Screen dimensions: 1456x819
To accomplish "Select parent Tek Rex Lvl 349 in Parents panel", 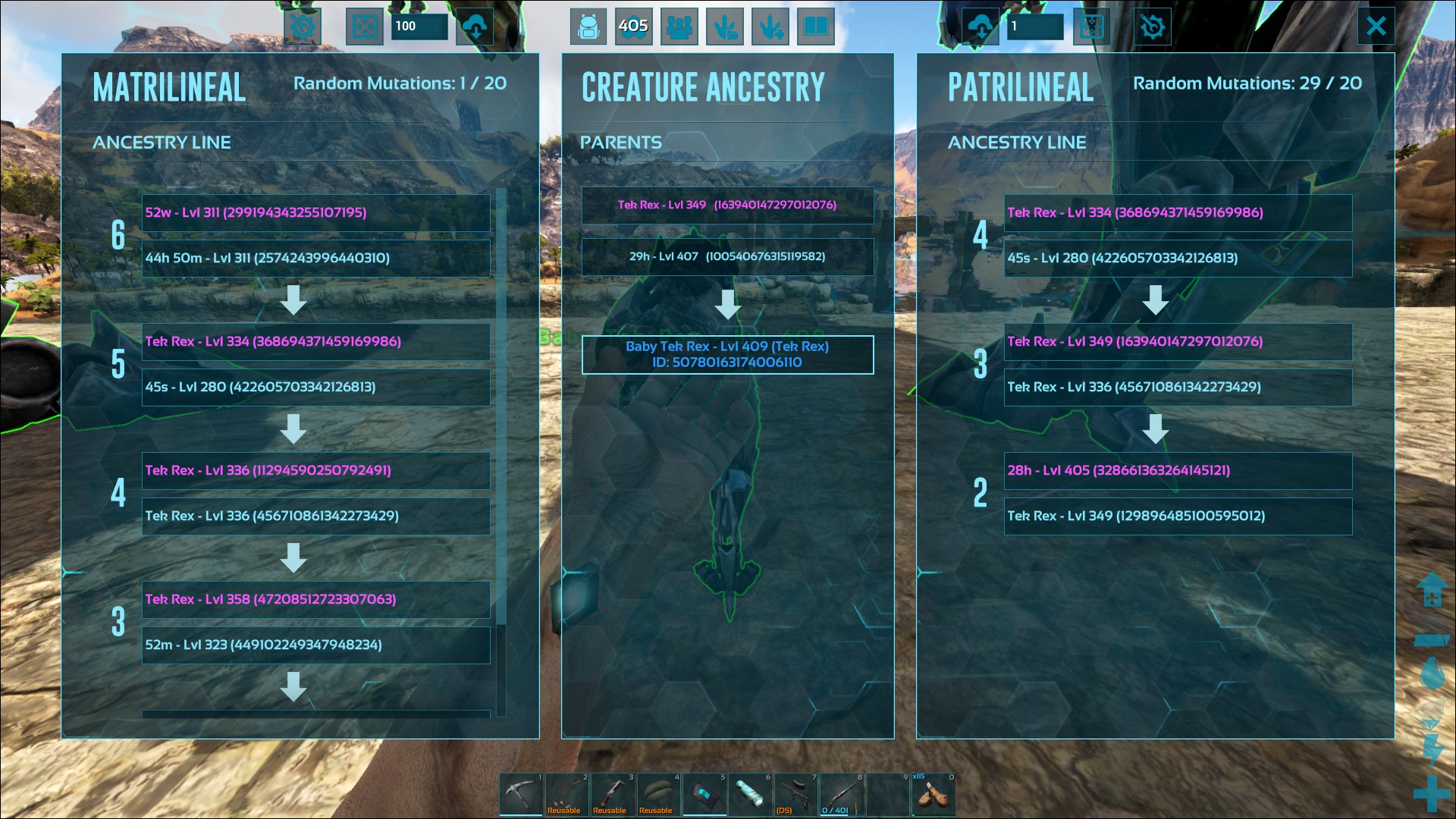I will pos(727,206).
